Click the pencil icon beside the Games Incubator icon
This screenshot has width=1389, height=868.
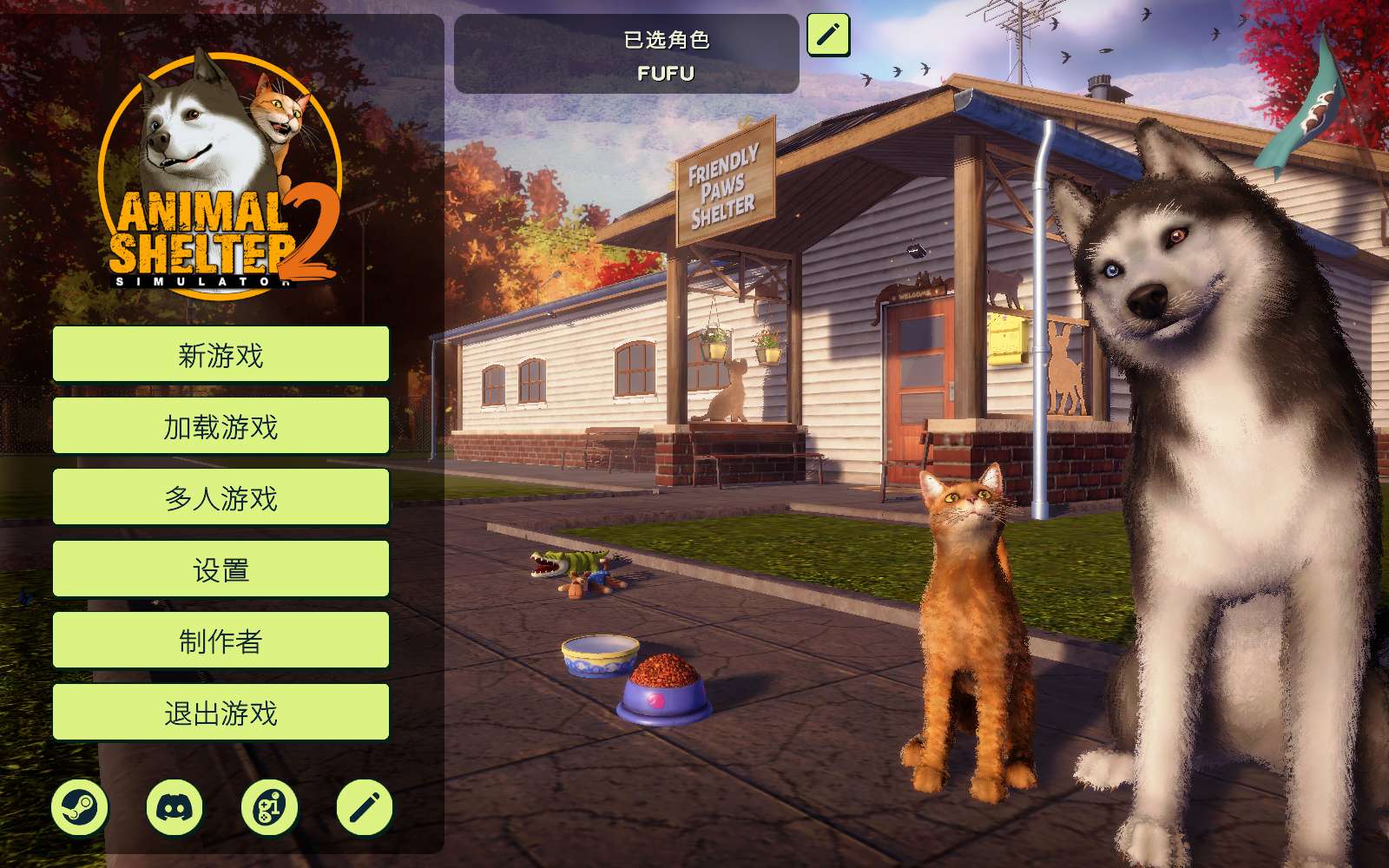(x=365, y=808)
